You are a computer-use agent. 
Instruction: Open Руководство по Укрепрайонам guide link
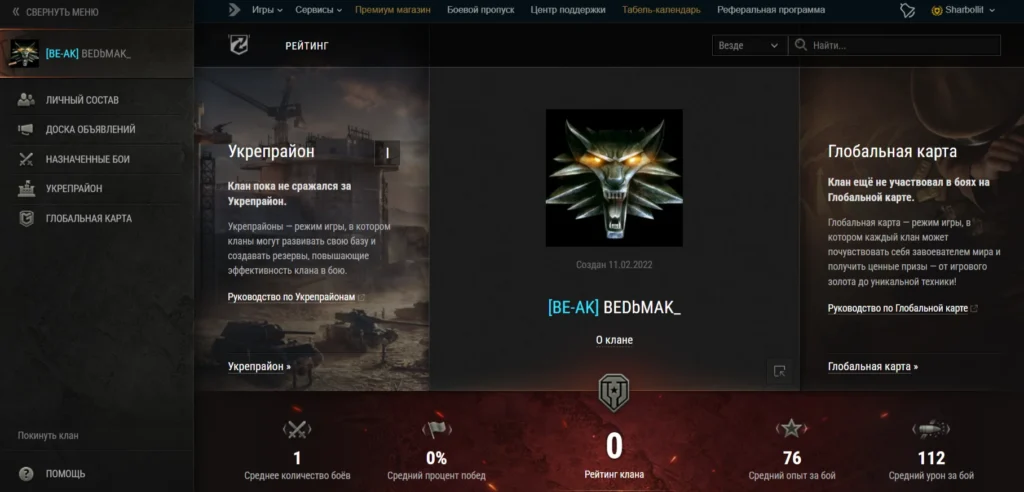(291, 297)
